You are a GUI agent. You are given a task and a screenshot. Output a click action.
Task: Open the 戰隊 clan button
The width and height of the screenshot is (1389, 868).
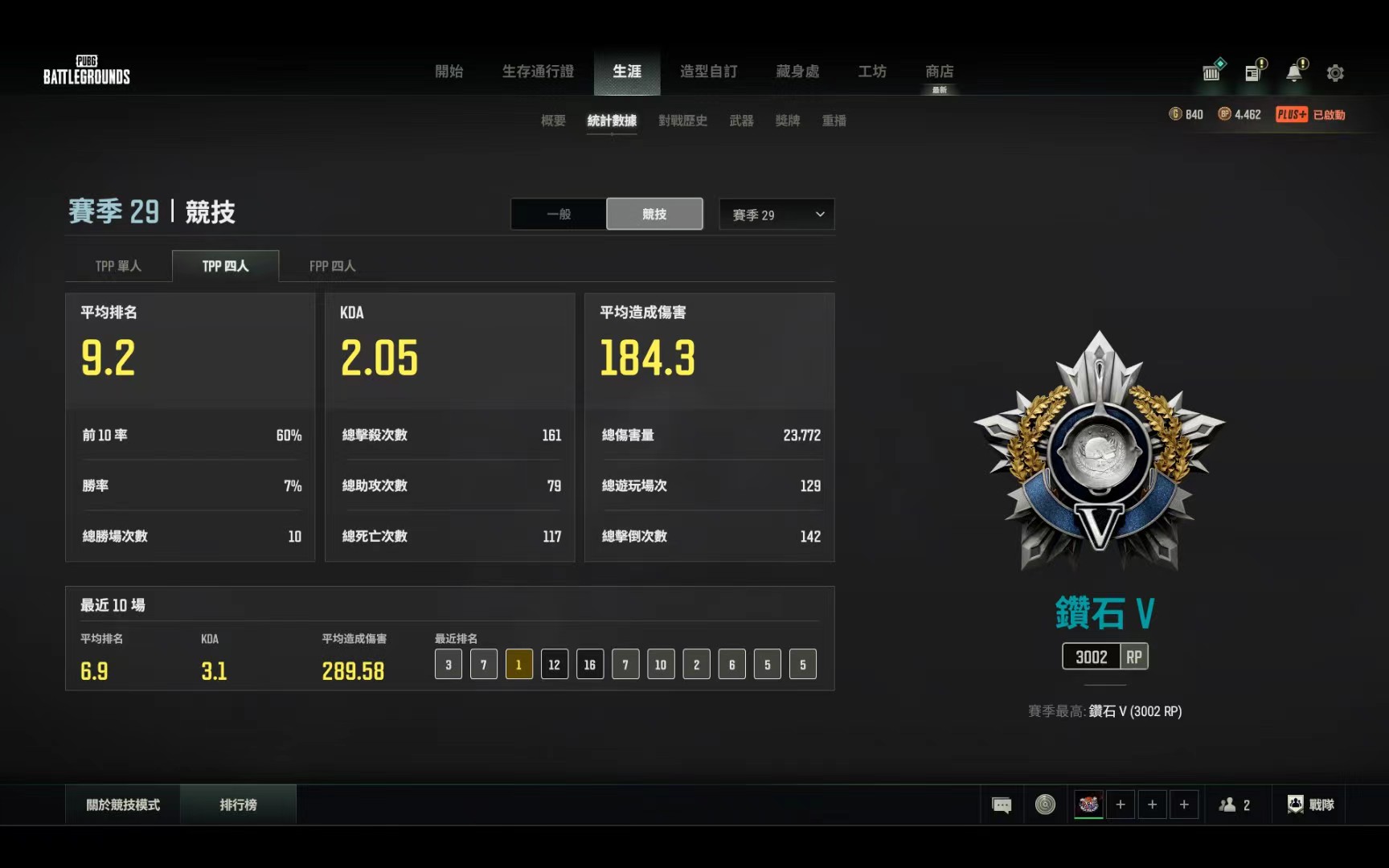click(x=1311, y=805)
